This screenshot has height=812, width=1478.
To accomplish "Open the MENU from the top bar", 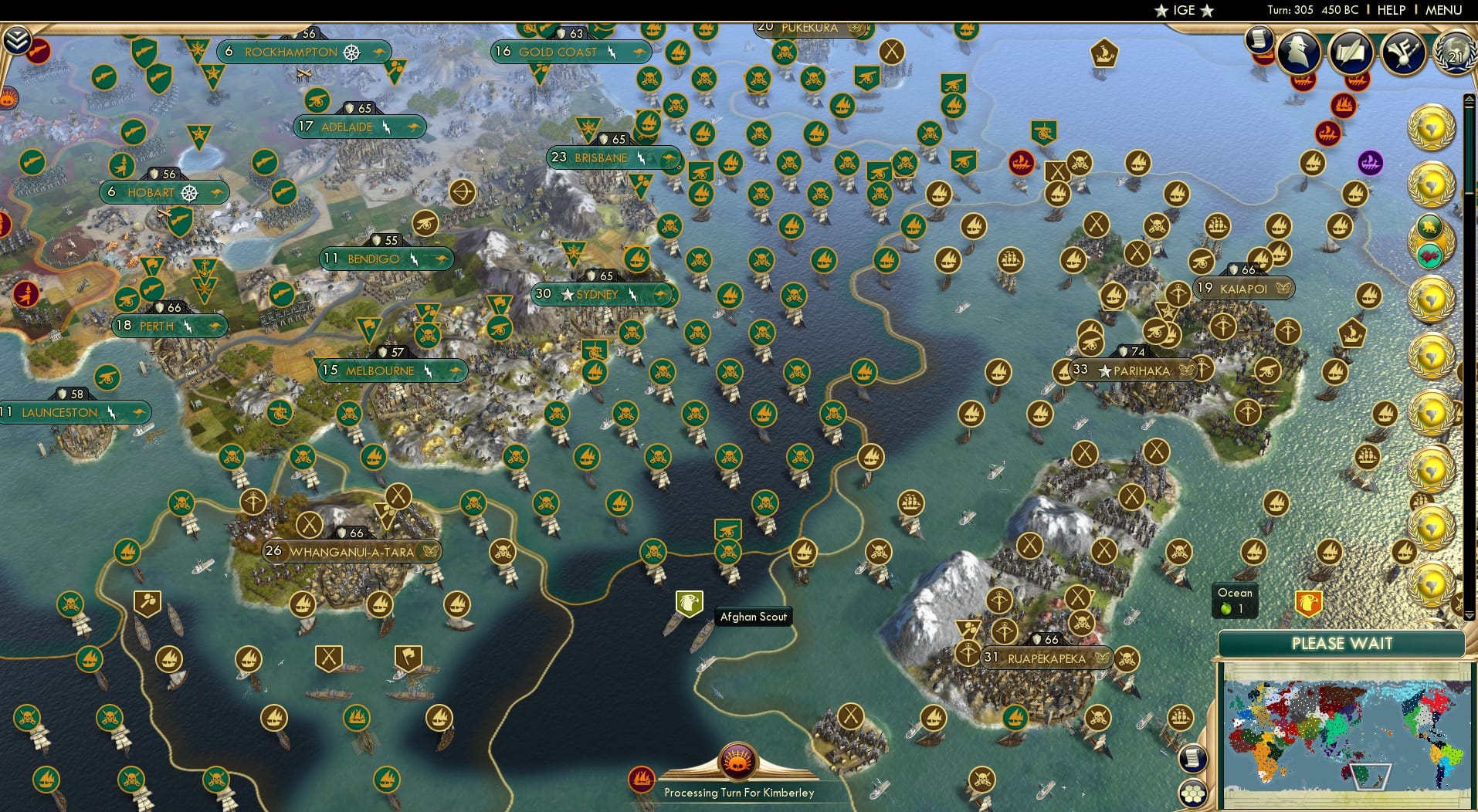I will pos(1444,10).
